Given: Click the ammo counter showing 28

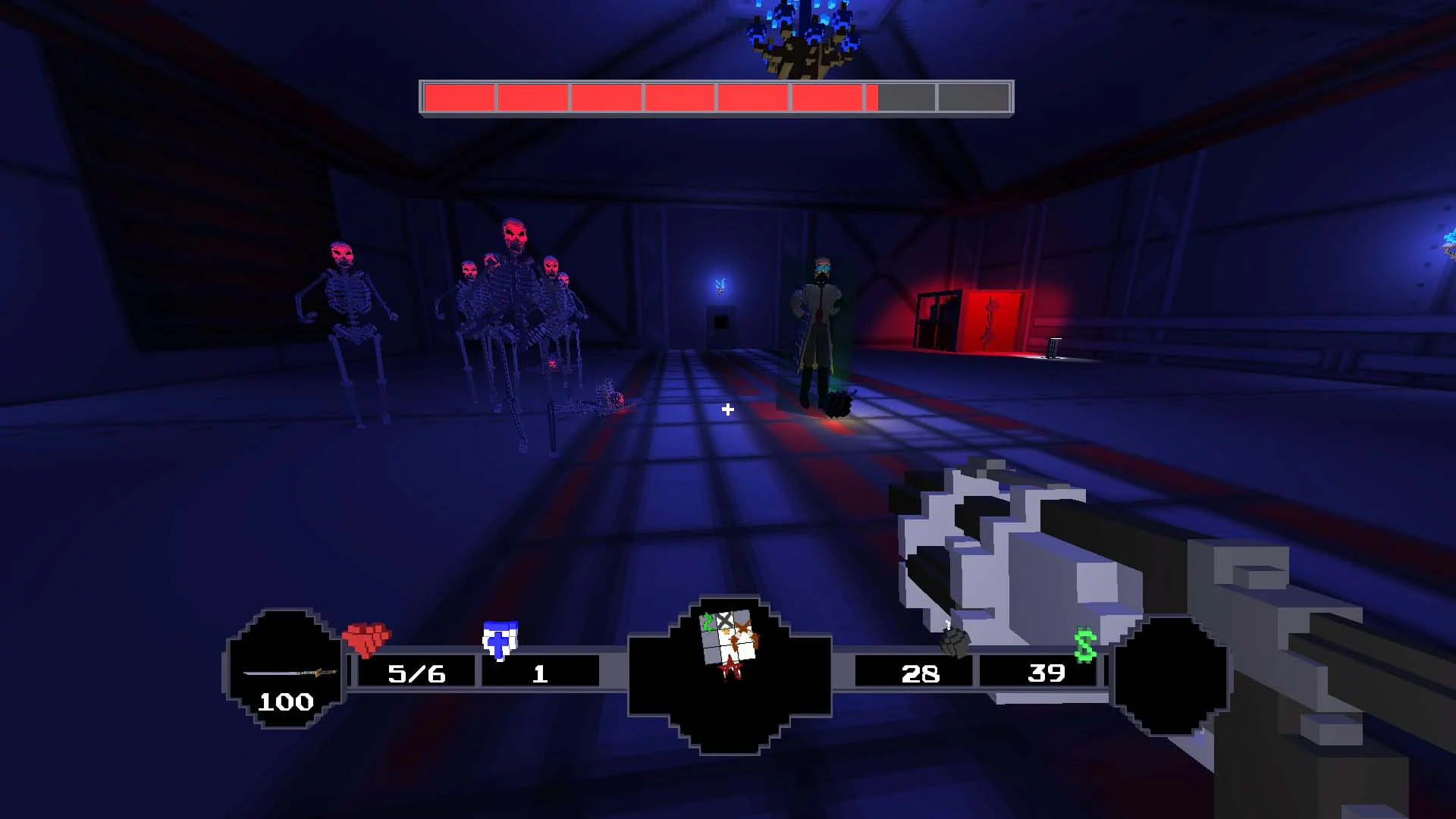Looking at the screenshot, I should click(921, 673).
